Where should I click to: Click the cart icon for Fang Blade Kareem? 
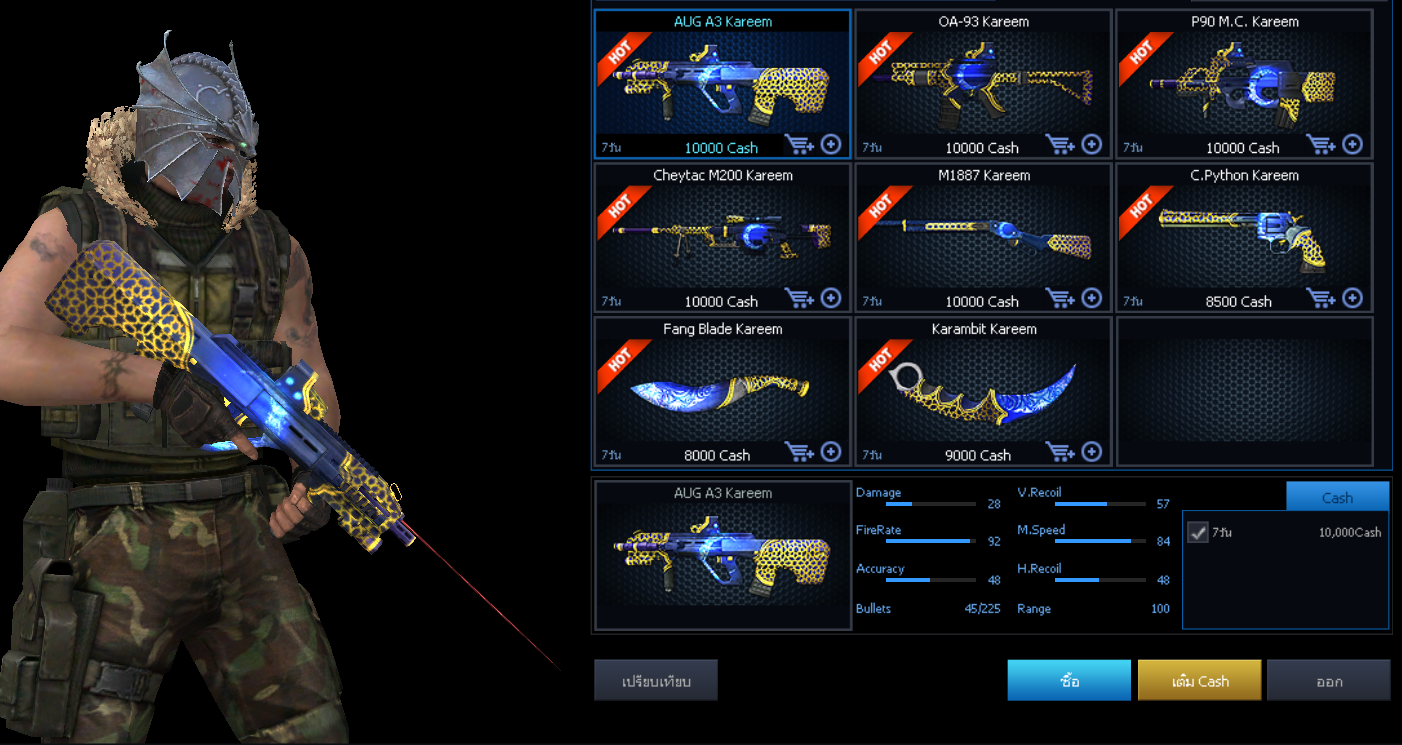(x=800, y=452)
